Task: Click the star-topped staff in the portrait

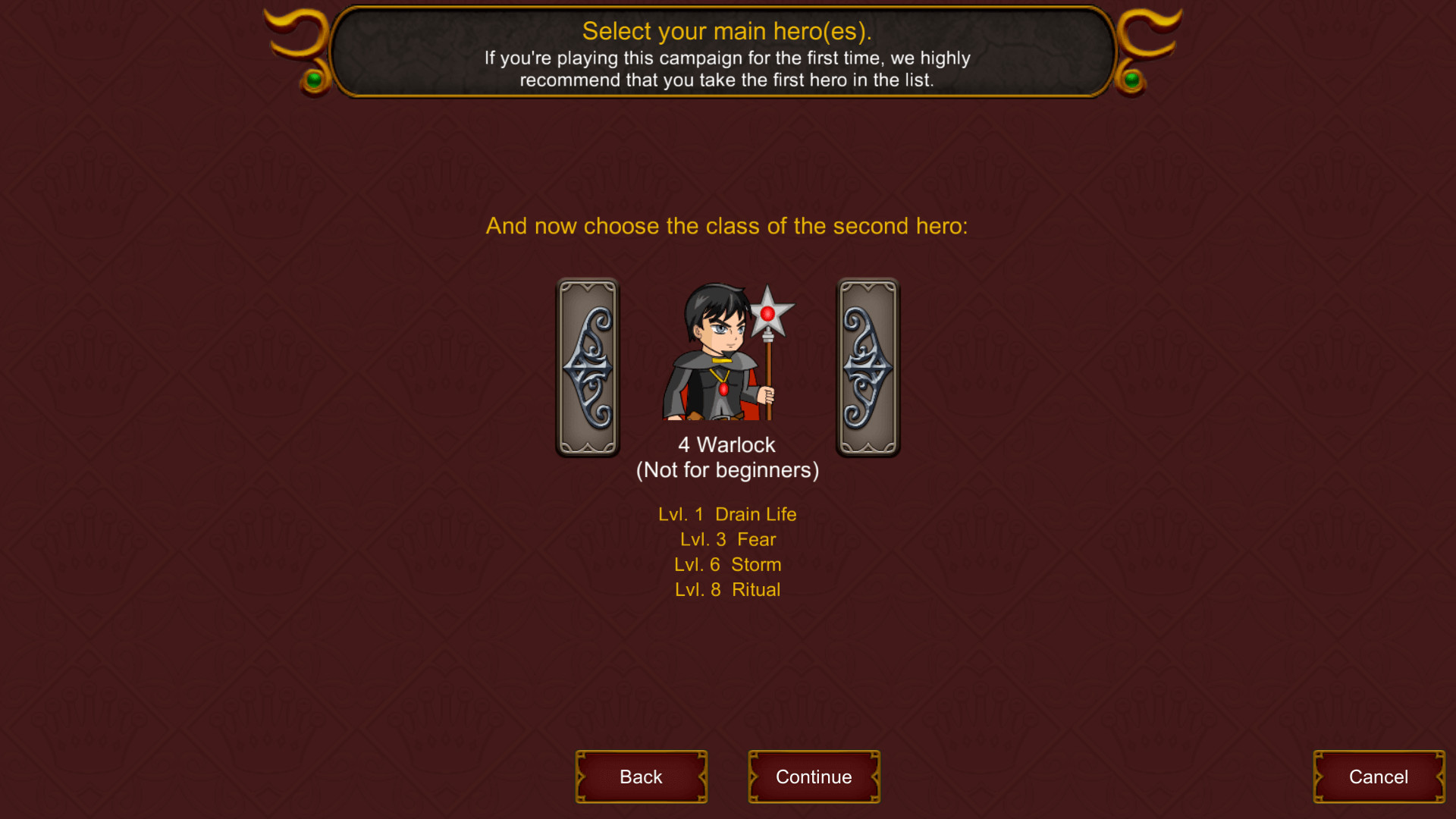Action: [x=770, y=311]
